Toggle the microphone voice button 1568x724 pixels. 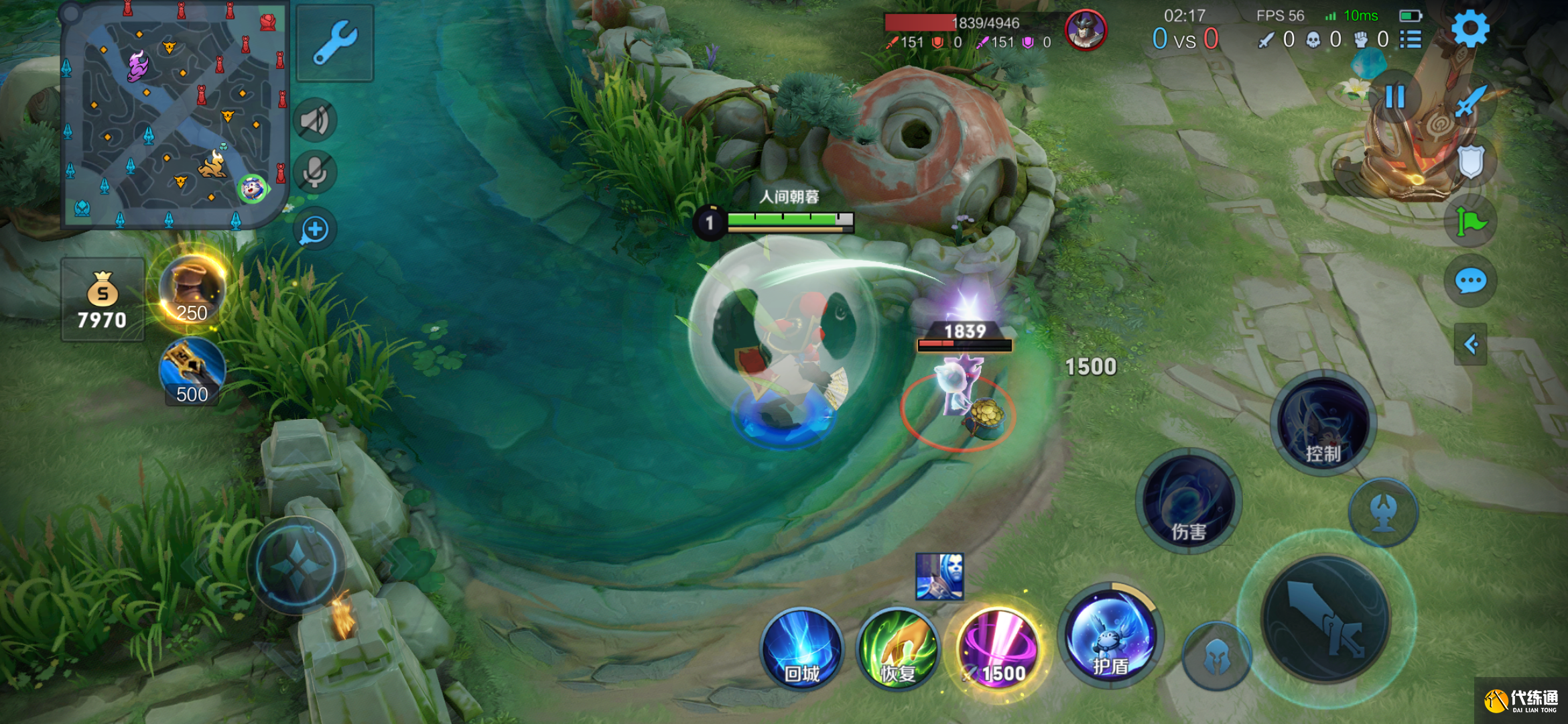315,172
